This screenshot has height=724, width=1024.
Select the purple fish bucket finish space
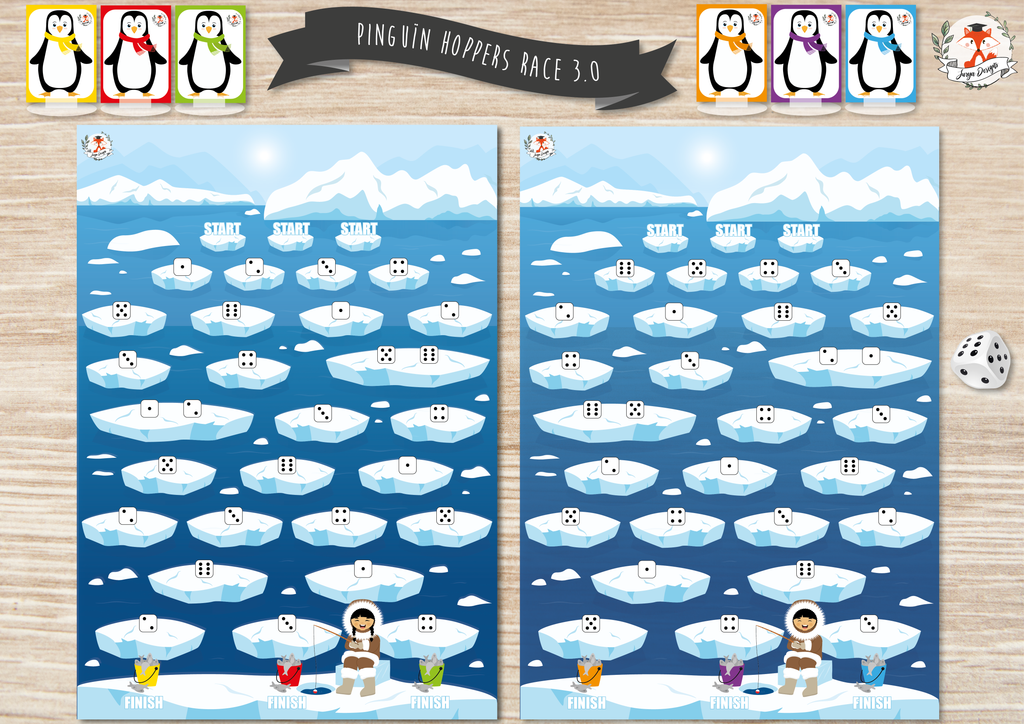pos(731,671)
